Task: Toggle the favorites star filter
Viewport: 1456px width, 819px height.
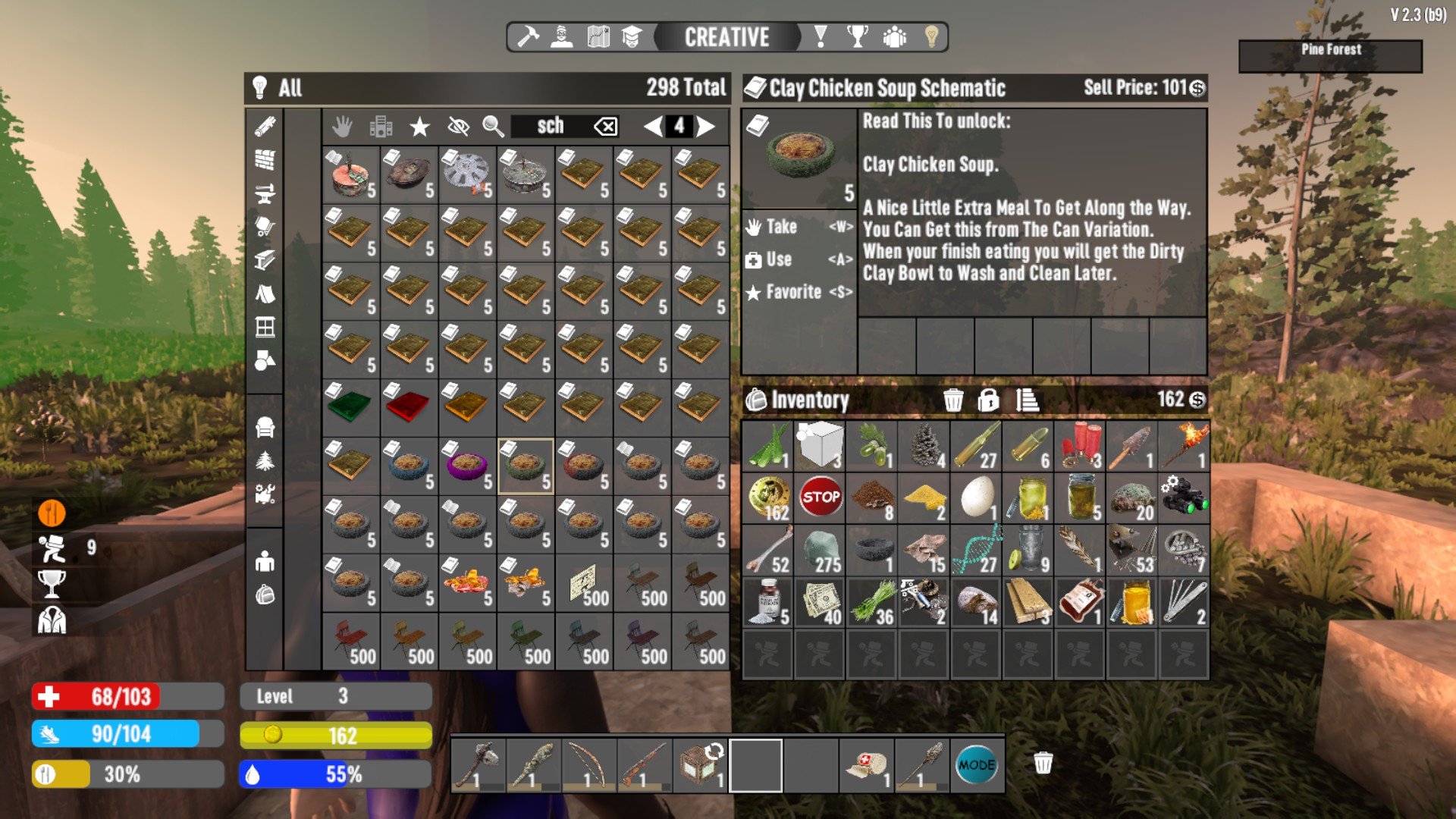Action: (419, 127)
